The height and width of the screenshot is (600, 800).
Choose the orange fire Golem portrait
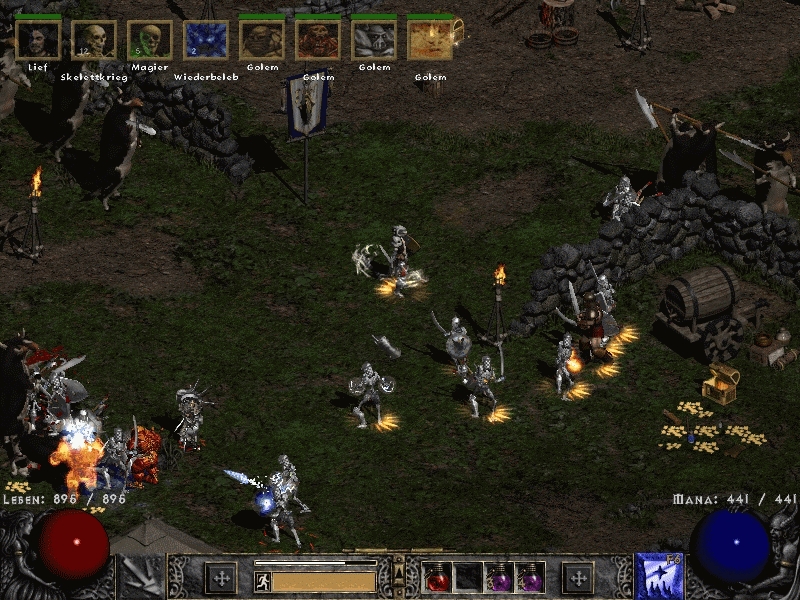tap(430, 40)
